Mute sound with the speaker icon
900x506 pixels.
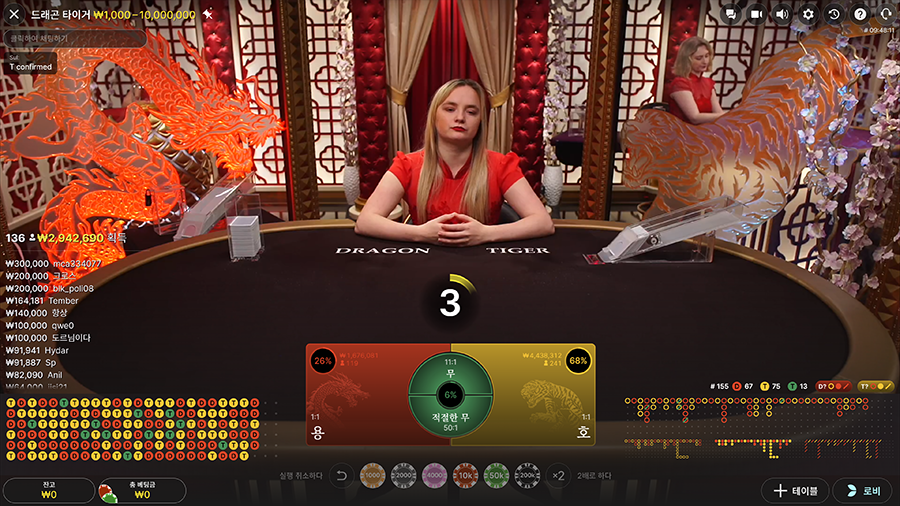point(783,14)
